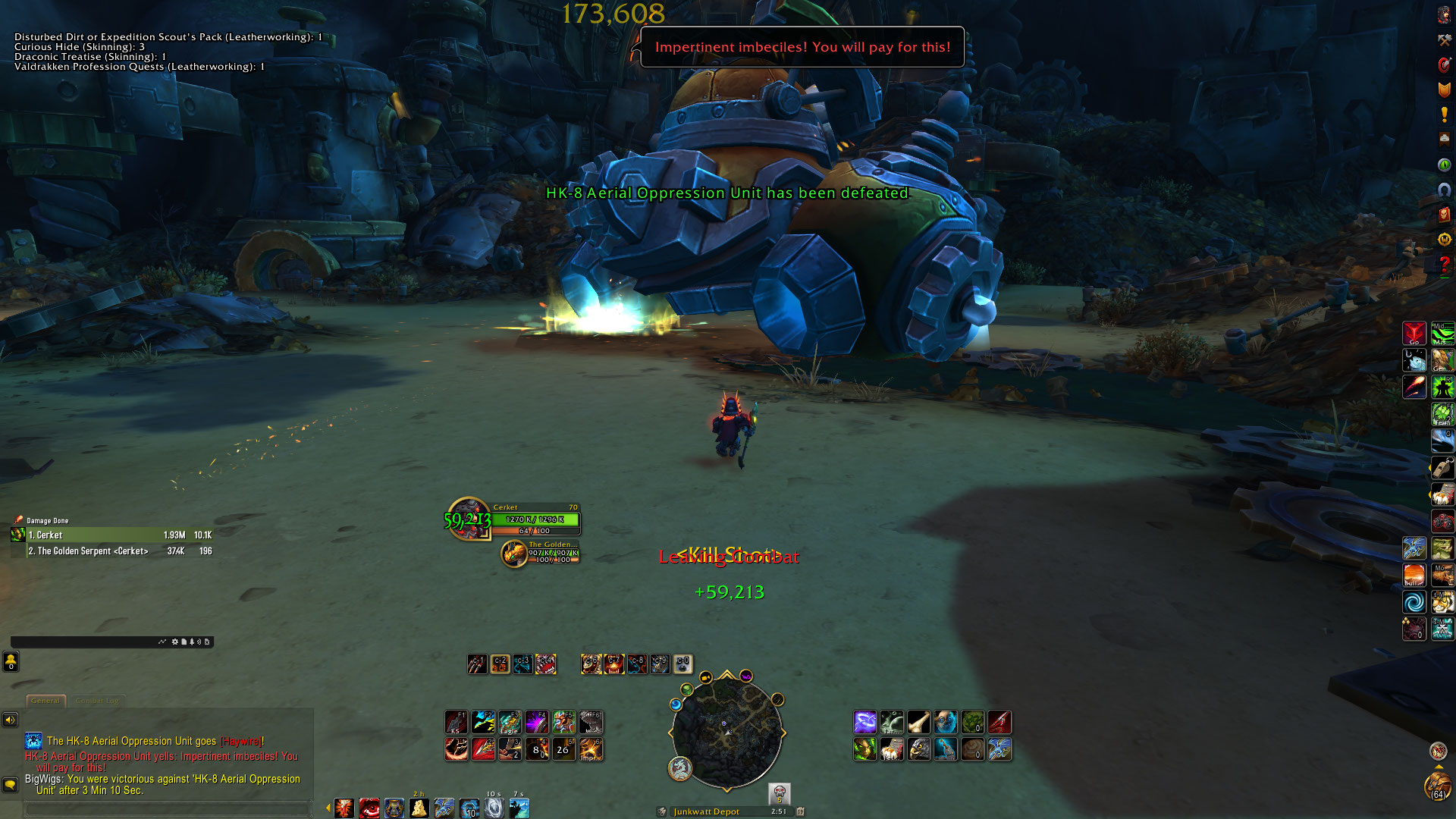Toggle the chat speaker voice button
The height and width of the screenshot is (819, 1456).
[x=10, y=720]
